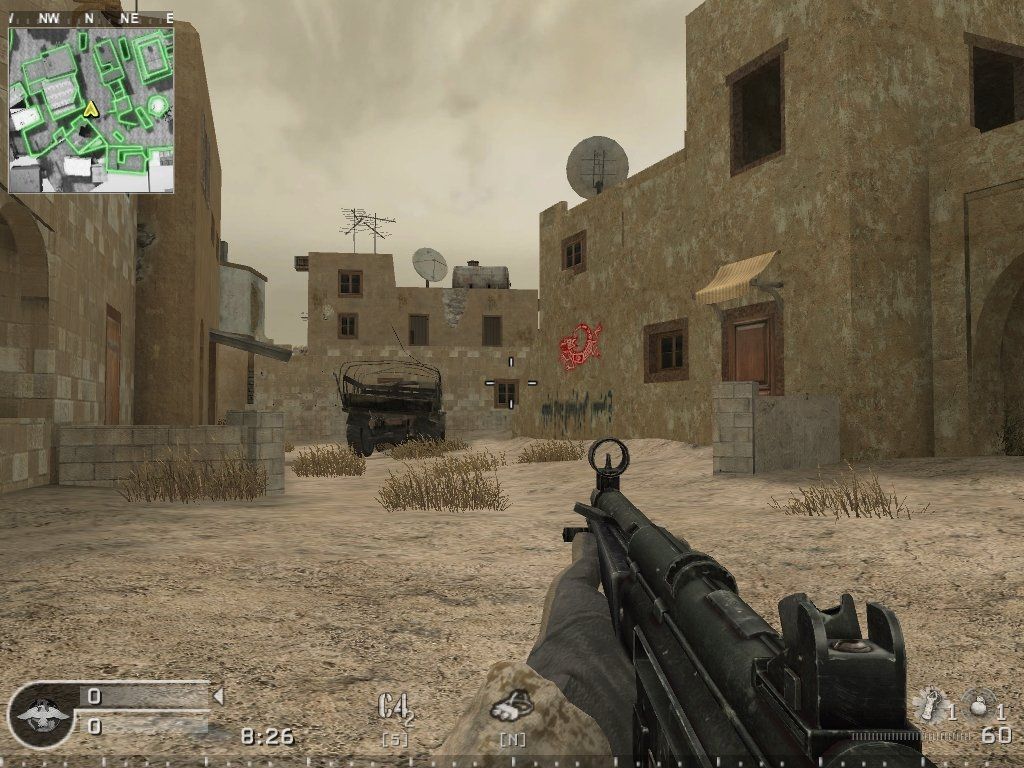Click the yellow player arrow on the minimap
The height and width of the screenshot is (768, 1024).
[90, 107]
